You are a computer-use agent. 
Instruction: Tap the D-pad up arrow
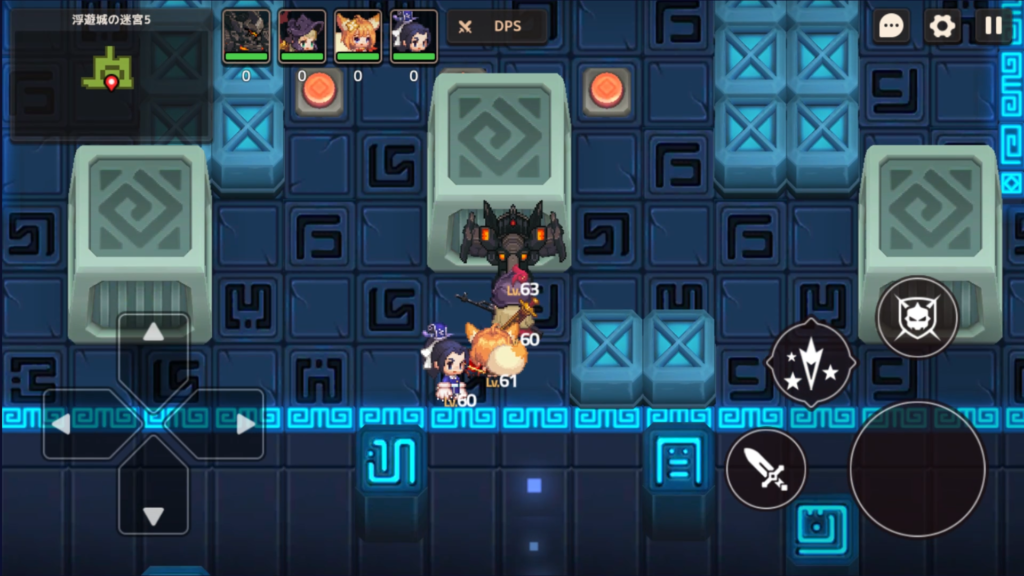(x=153, y=333)
